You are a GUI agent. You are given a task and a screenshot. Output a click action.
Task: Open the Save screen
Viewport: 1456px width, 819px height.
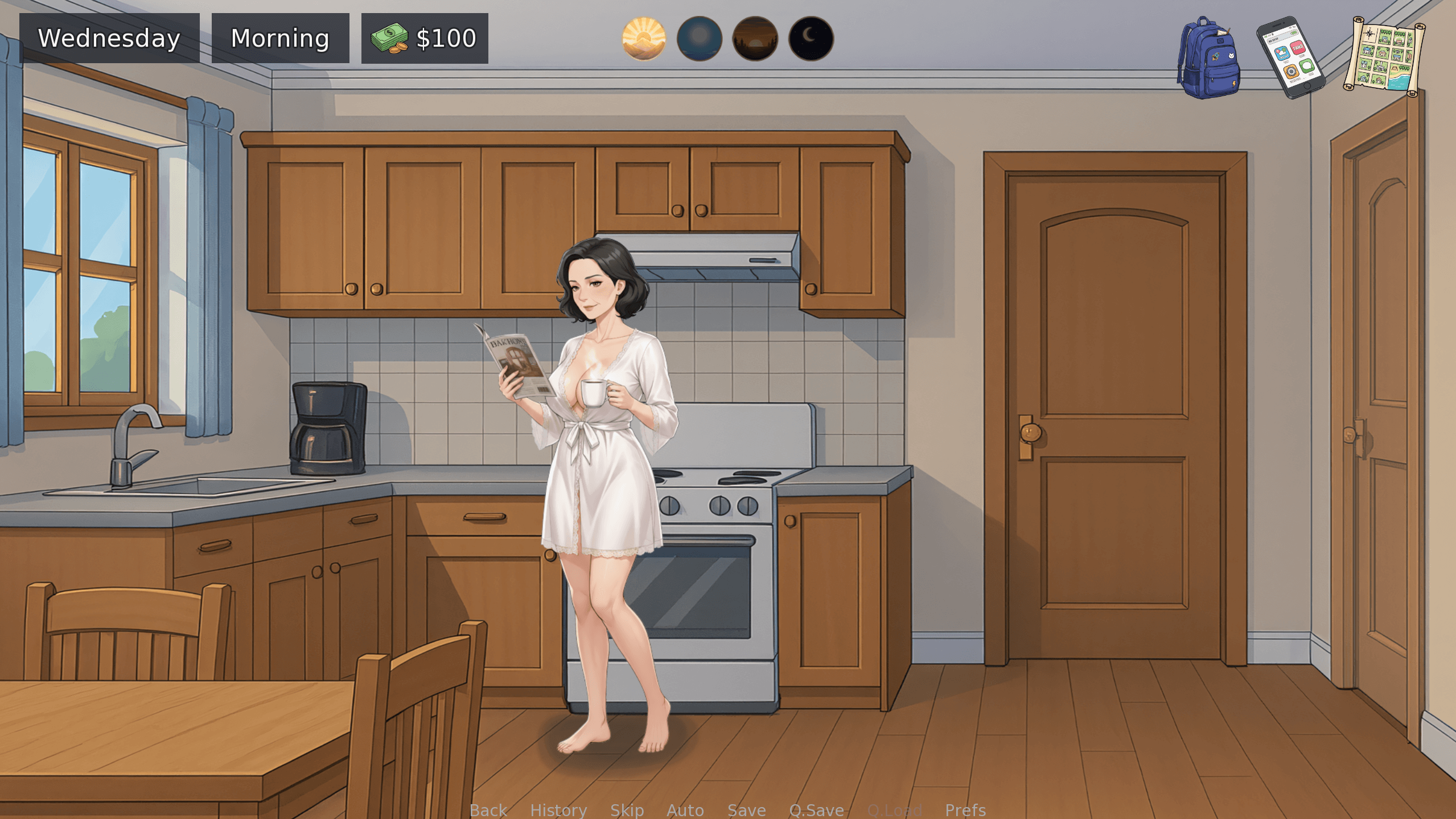click(747, 810)
